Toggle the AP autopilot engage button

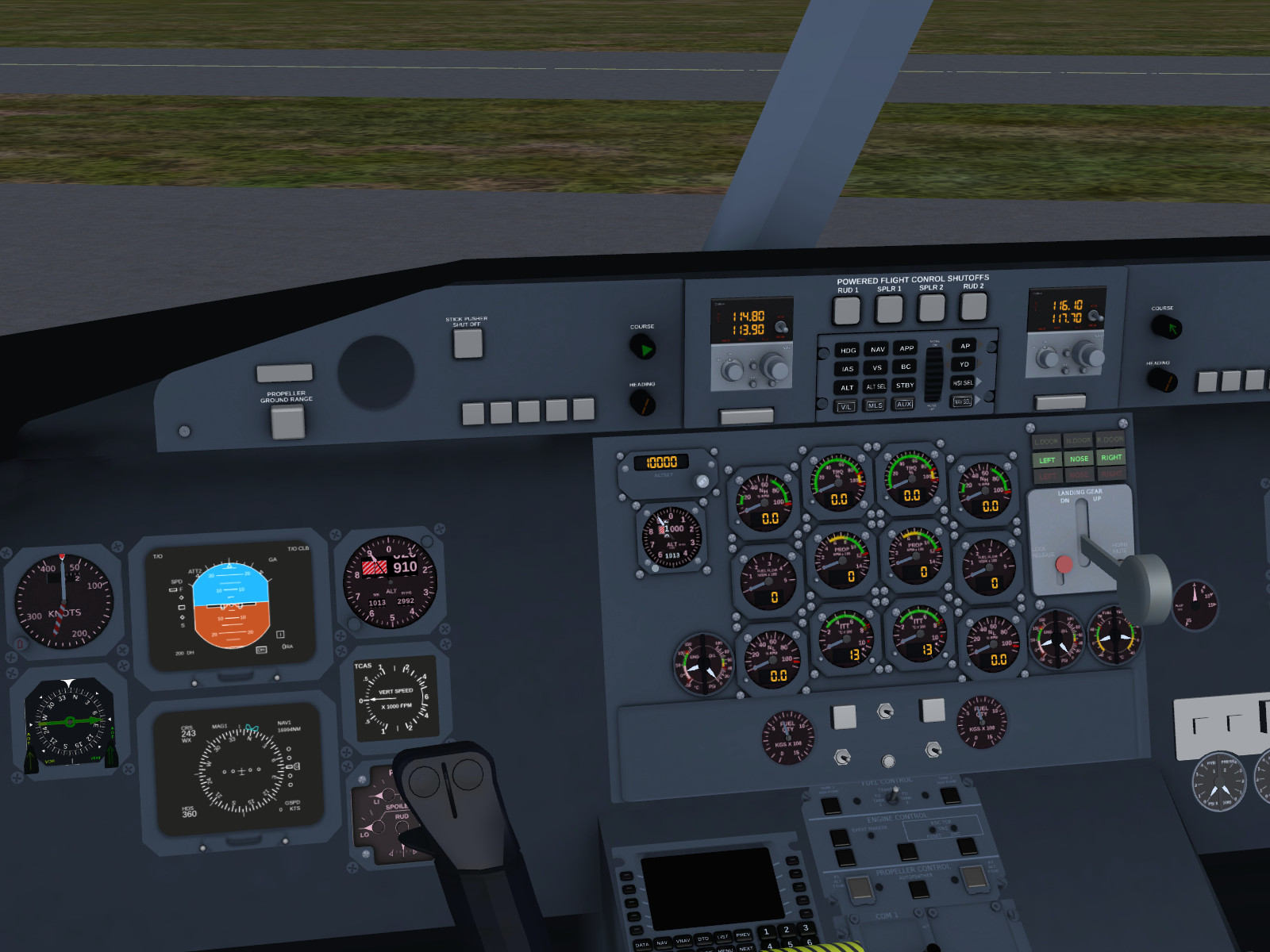[965, 346]
